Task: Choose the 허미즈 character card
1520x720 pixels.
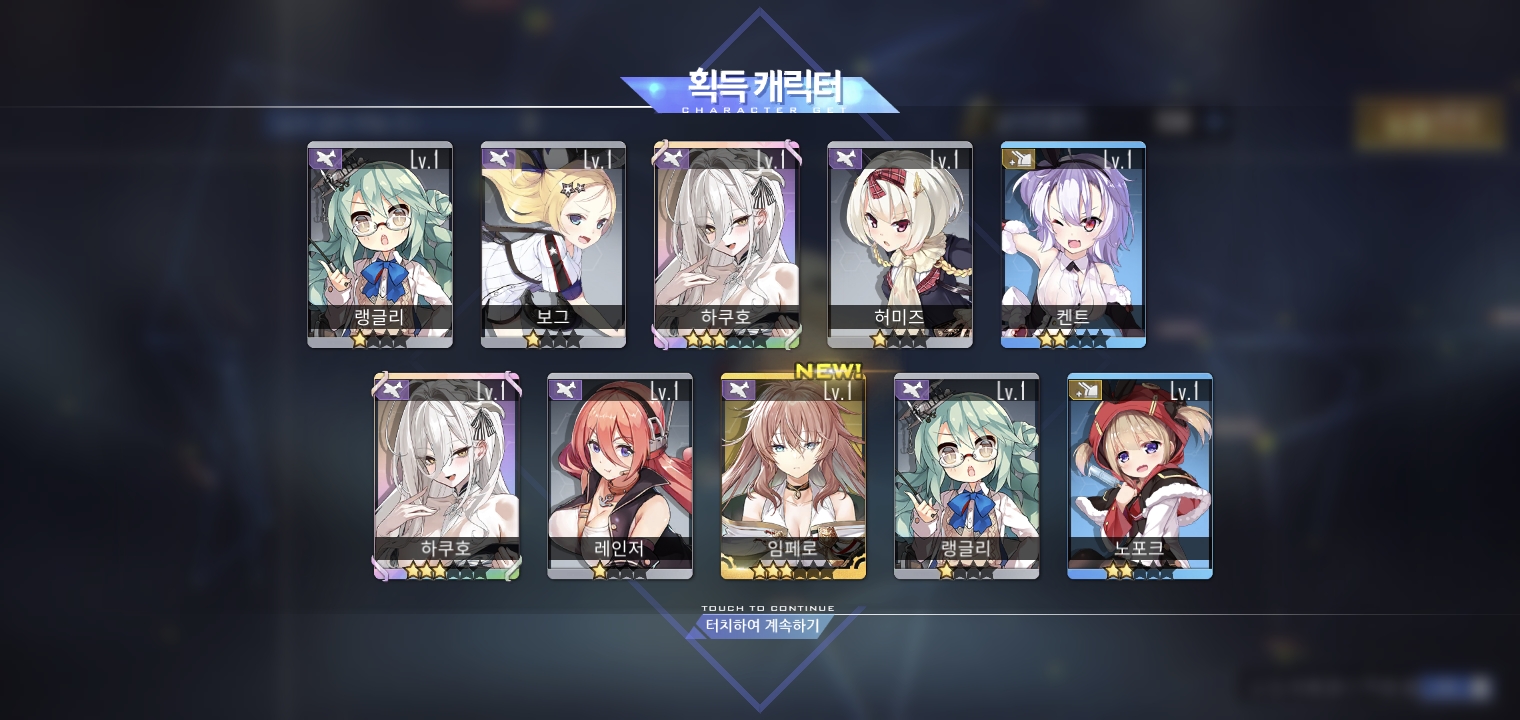Action: click(x=900, y=244)
